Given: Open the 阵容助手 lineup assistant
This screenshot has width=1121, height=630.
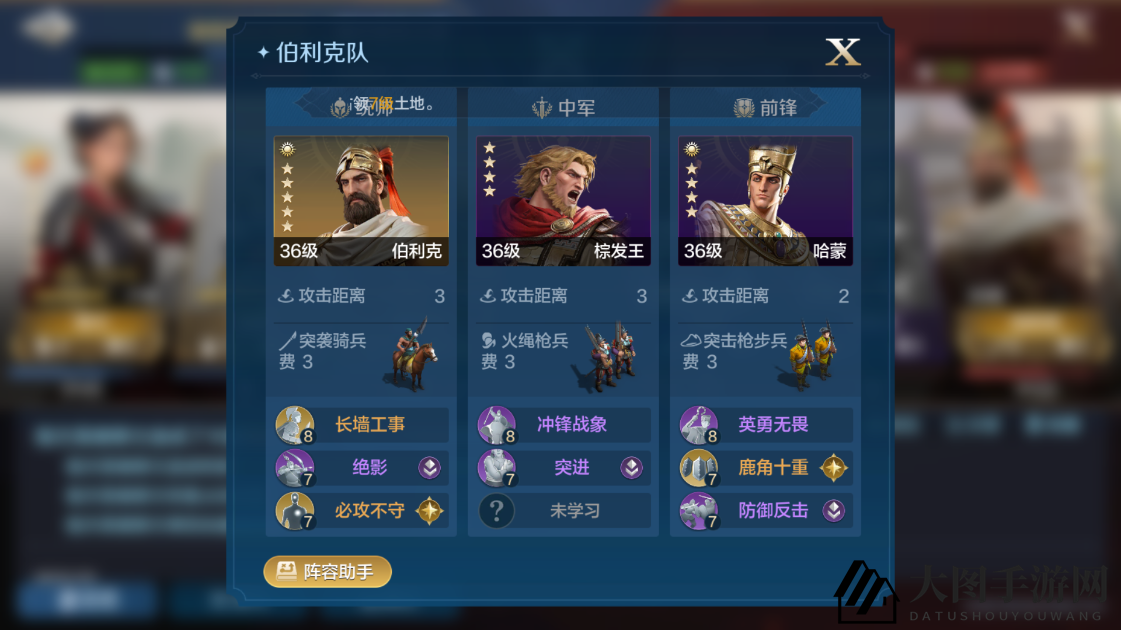Looking at the screenshot, I should tap(327, 572).
